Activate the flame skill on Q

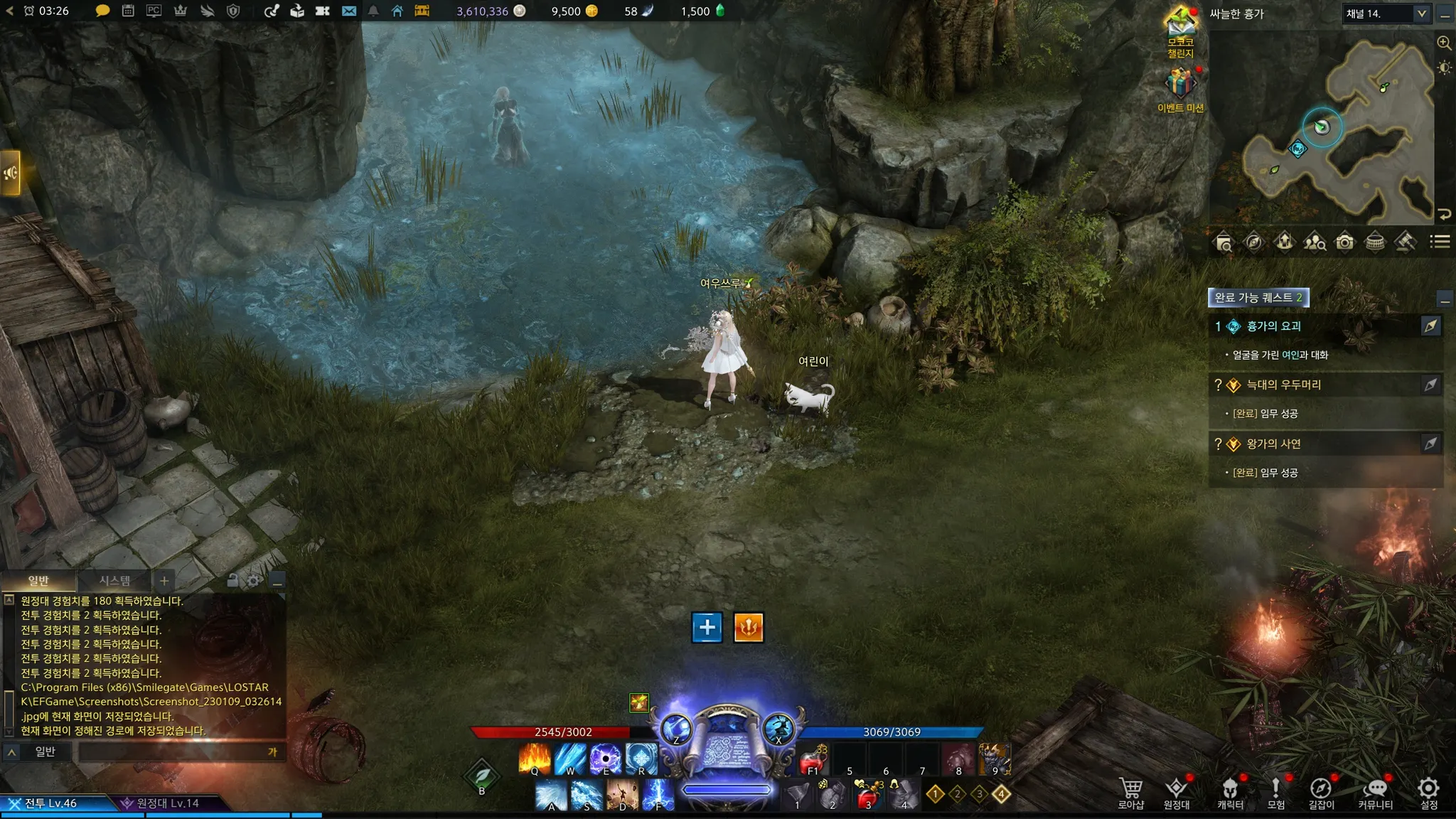535,758
